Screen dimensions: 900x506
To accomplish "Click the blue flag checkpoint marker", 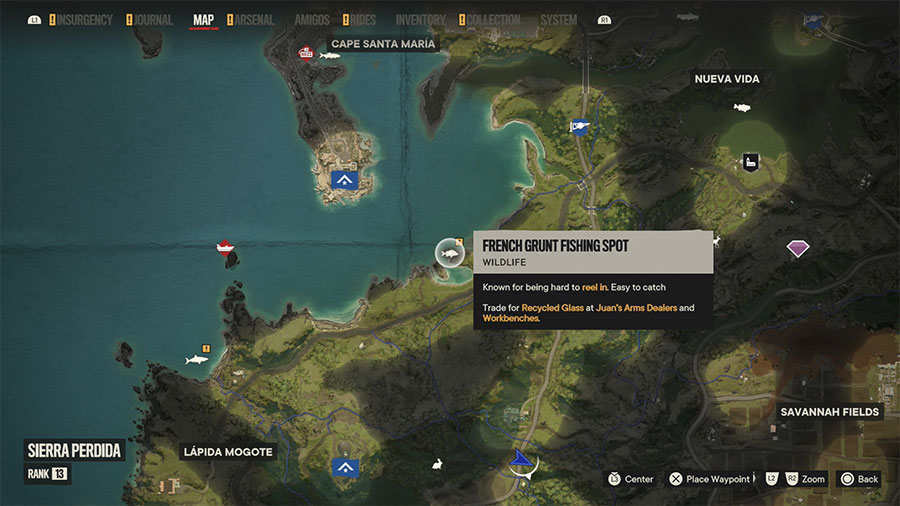I will click(x=577, y=126).
